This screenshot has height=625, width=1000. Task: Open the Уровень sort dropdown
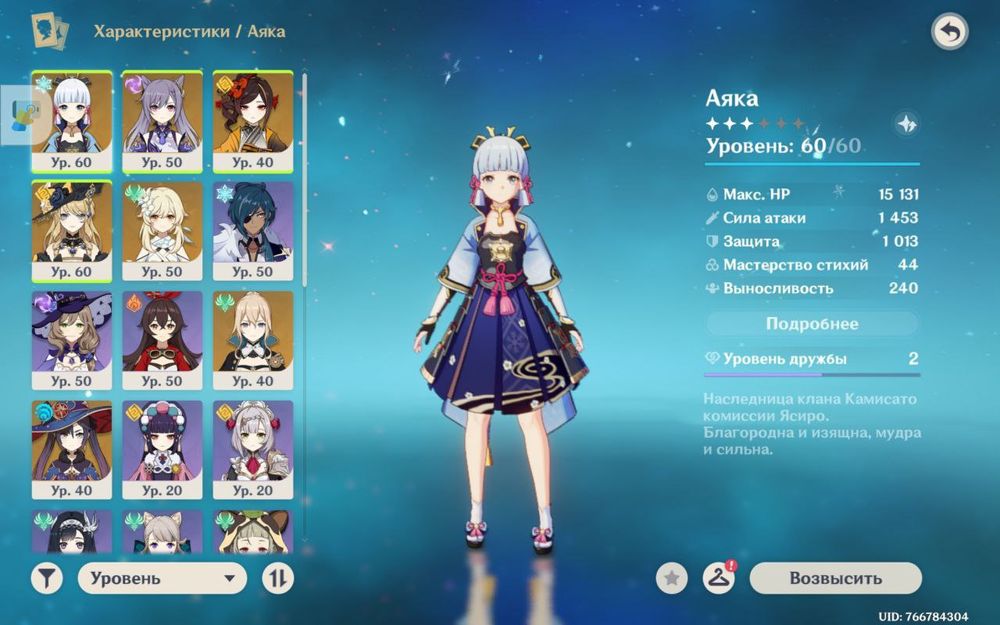coord(162,578)
